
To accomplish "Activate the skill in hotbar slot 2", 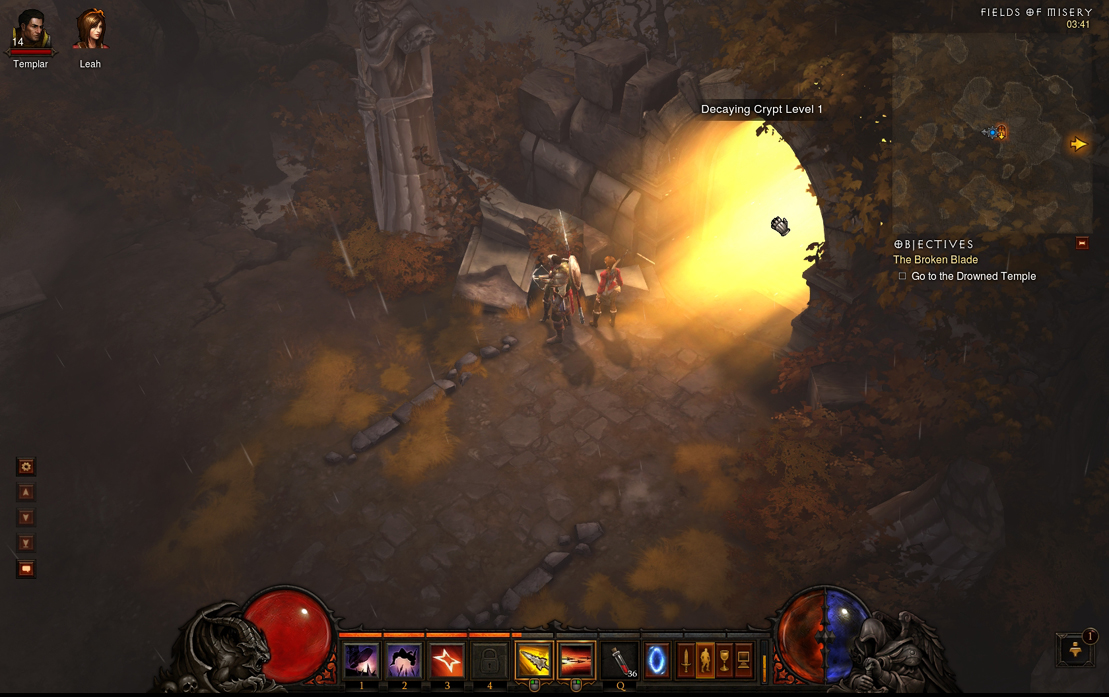I will (404, 661).
